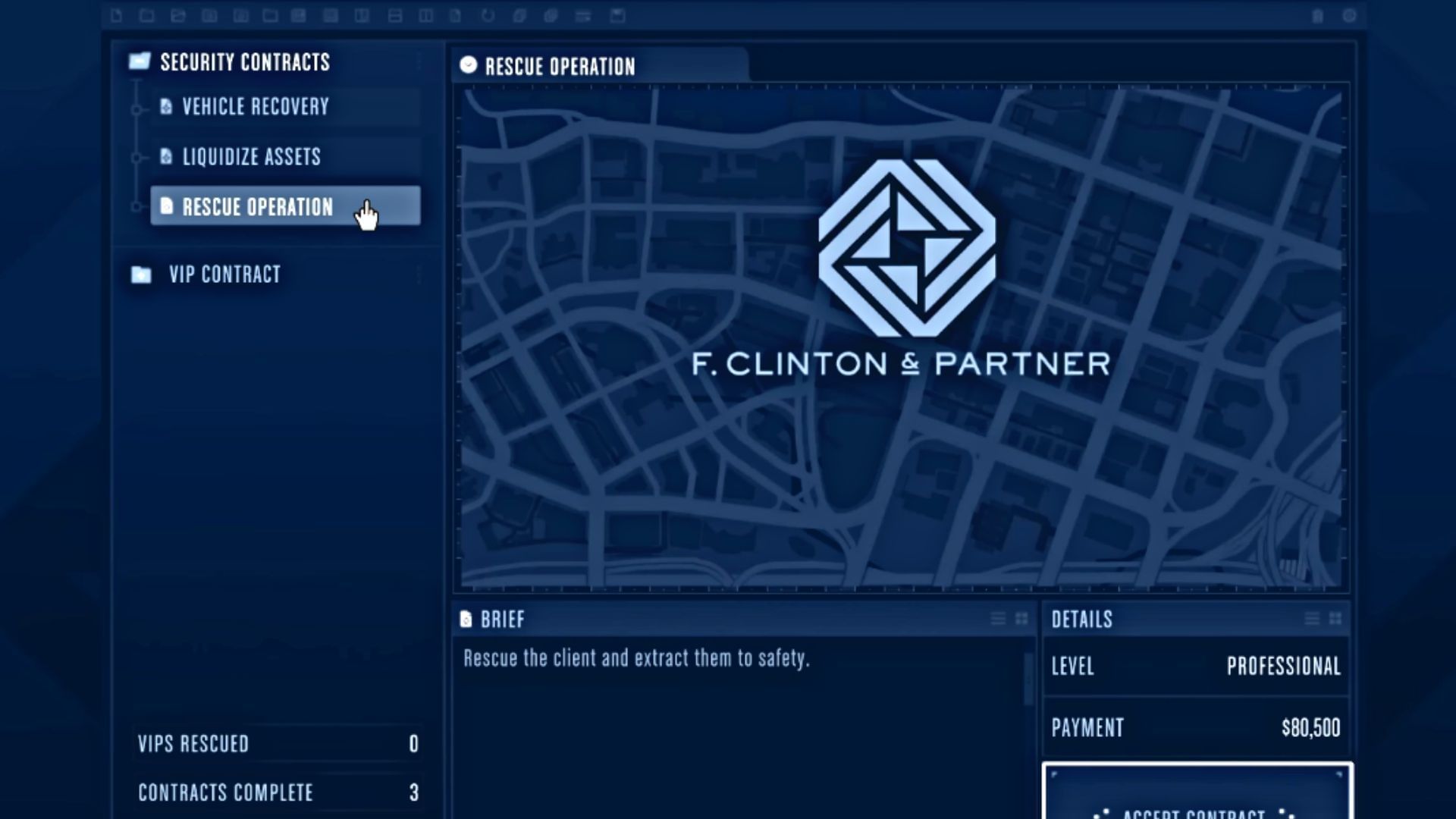Switch the Details panel to list view
Screen dimensions: 1456x819
point(1311,619)
